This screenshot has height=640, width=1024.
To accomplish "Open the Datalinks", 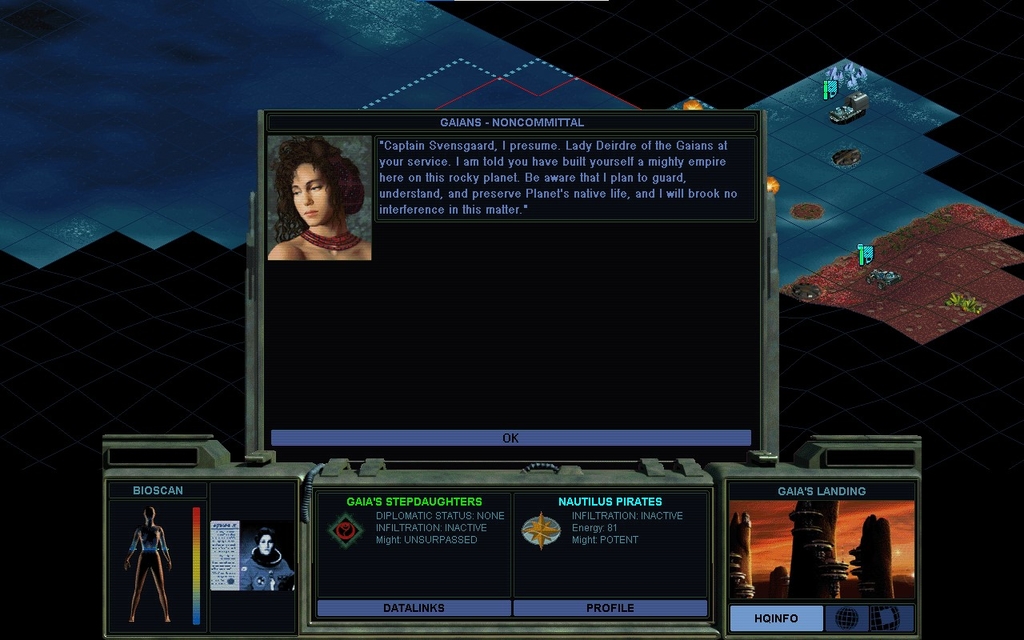I will pos(413,608).
